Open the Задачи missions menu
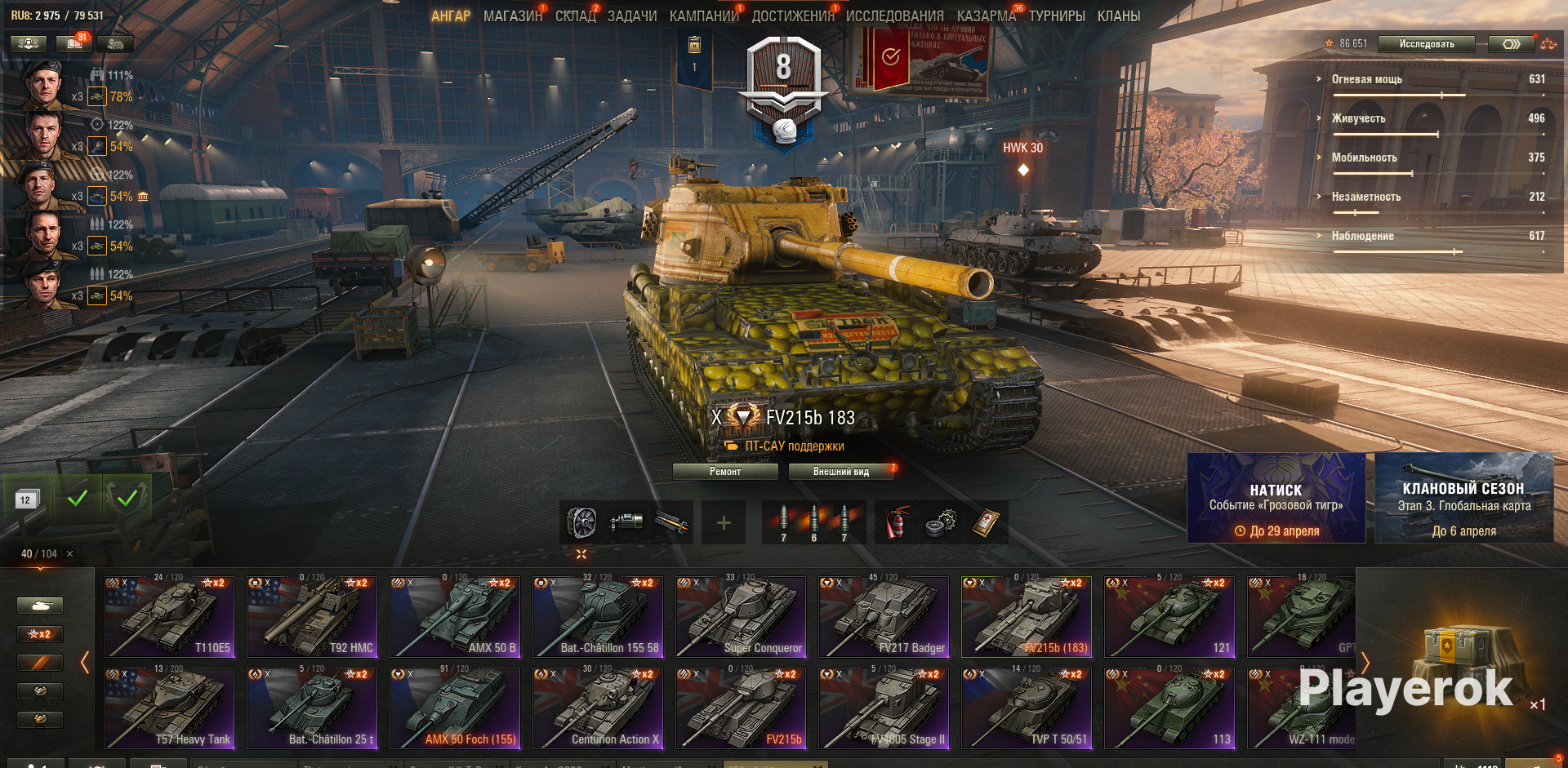1568x768 pixels. tap(631, 16)
